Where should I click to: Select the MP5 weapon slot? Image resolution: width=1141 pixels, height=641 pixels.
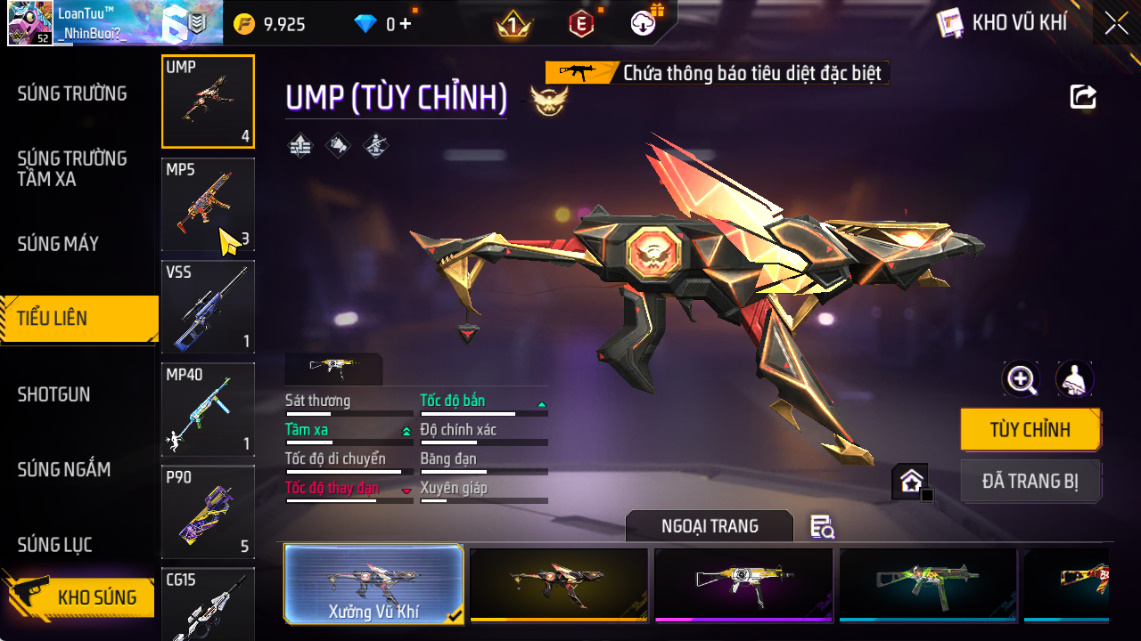(208, 204)
